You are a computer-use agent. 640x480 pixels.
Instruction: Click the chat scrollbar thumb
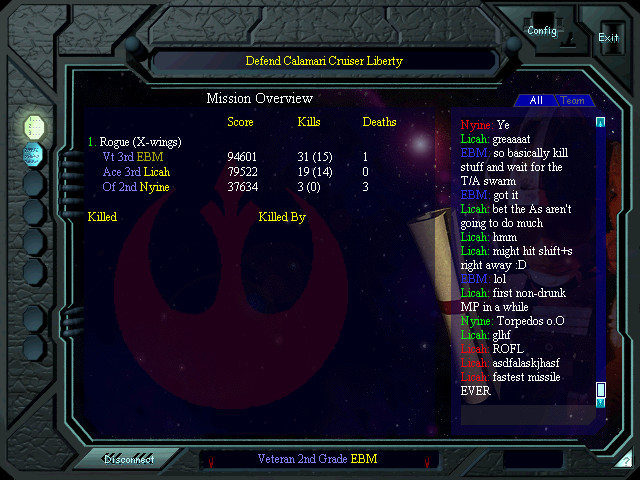pos(601,389)
